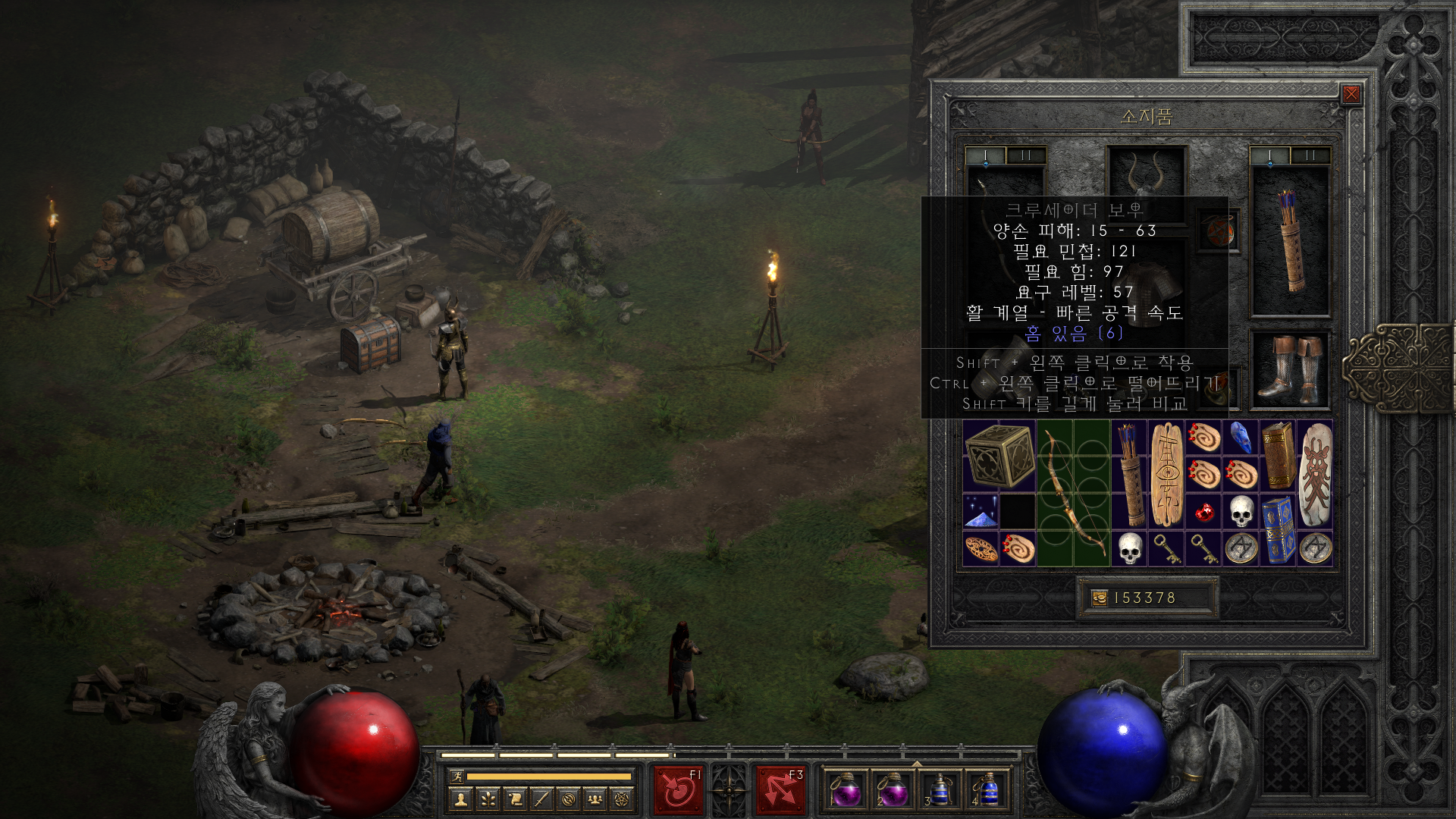
Task: Open the party screen icon
Action: pos(595,799)
